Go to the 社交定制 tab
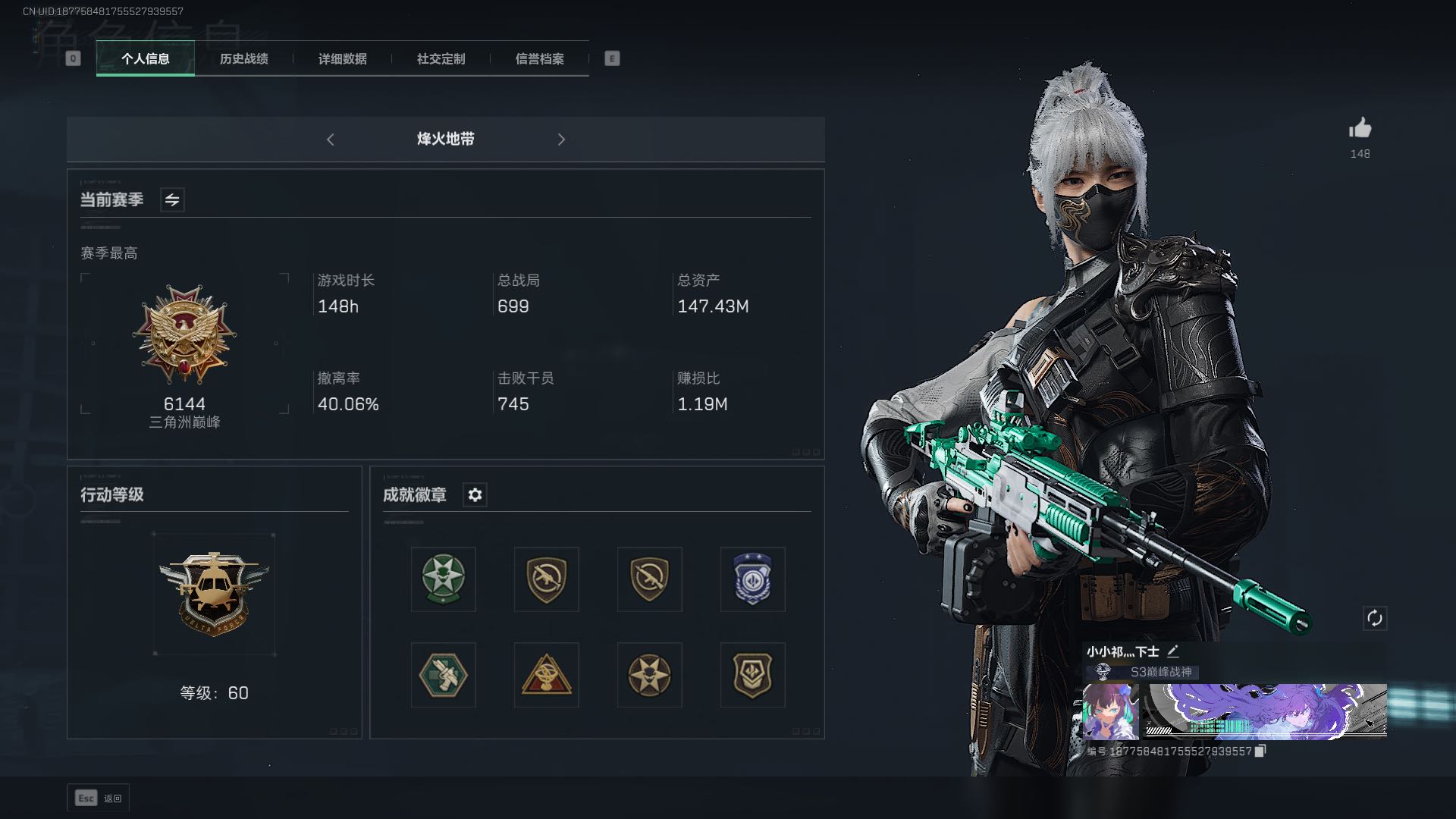This screenshot has width=1456, height=819. (441, 58)
